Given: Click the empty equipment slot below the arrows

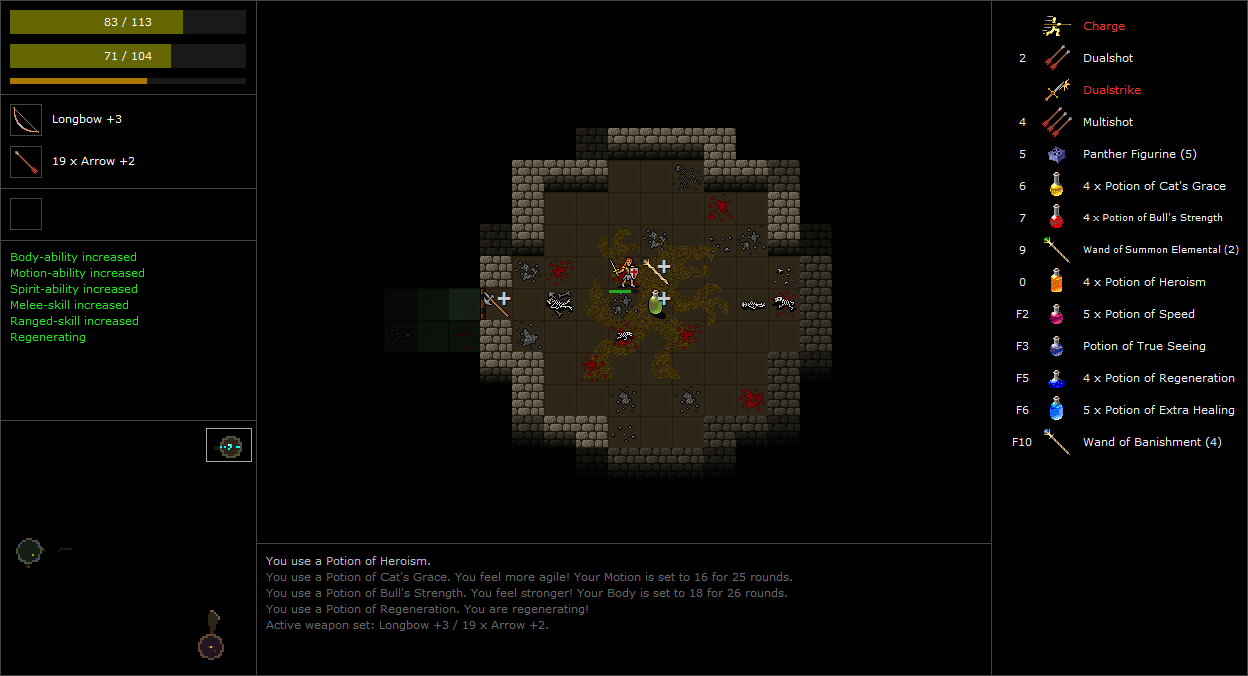Looking at the screenshot, I should point(26,214).
